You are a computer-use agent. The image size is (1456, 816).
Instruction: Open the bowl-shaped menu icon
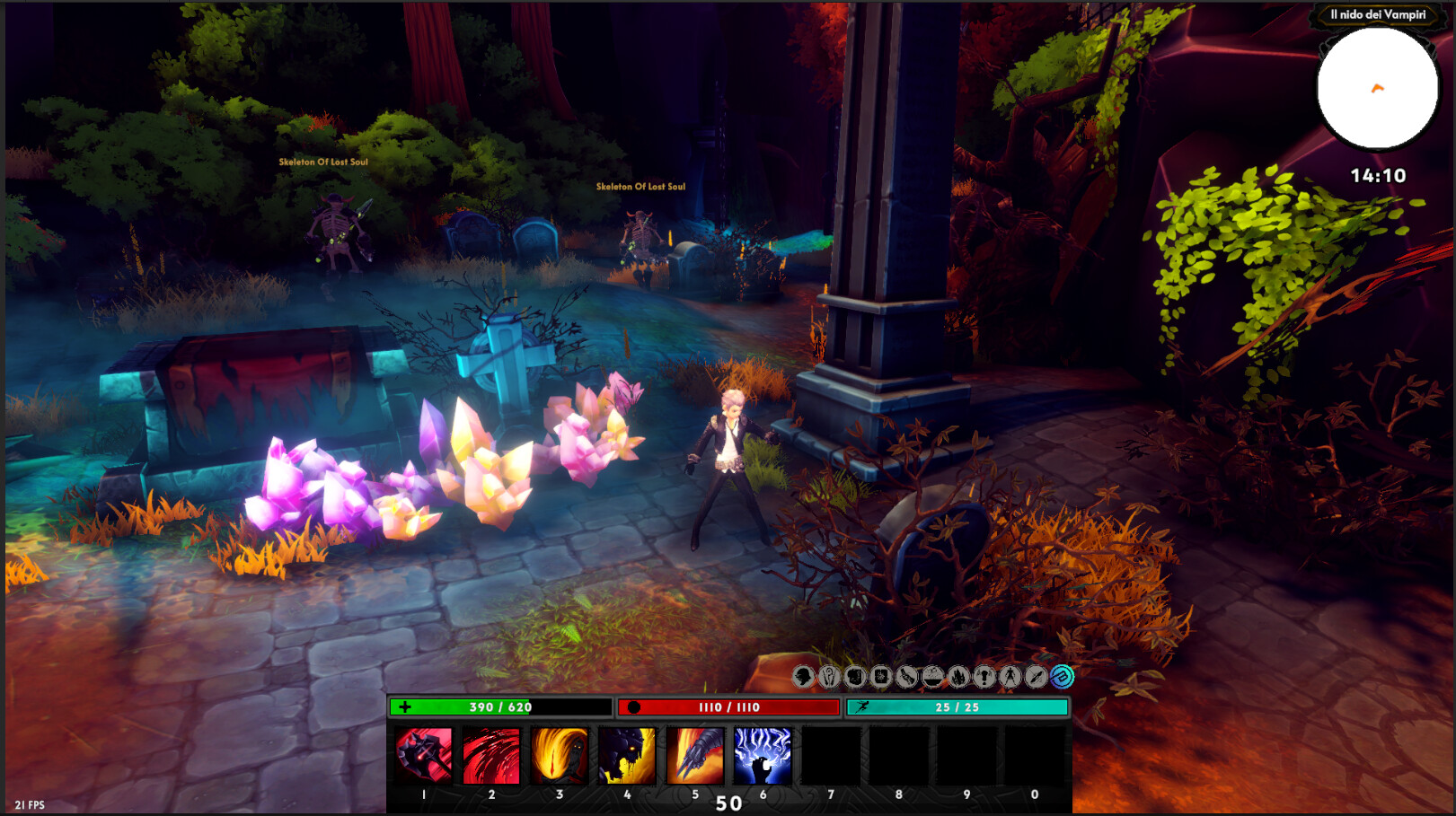pos(933,676)
